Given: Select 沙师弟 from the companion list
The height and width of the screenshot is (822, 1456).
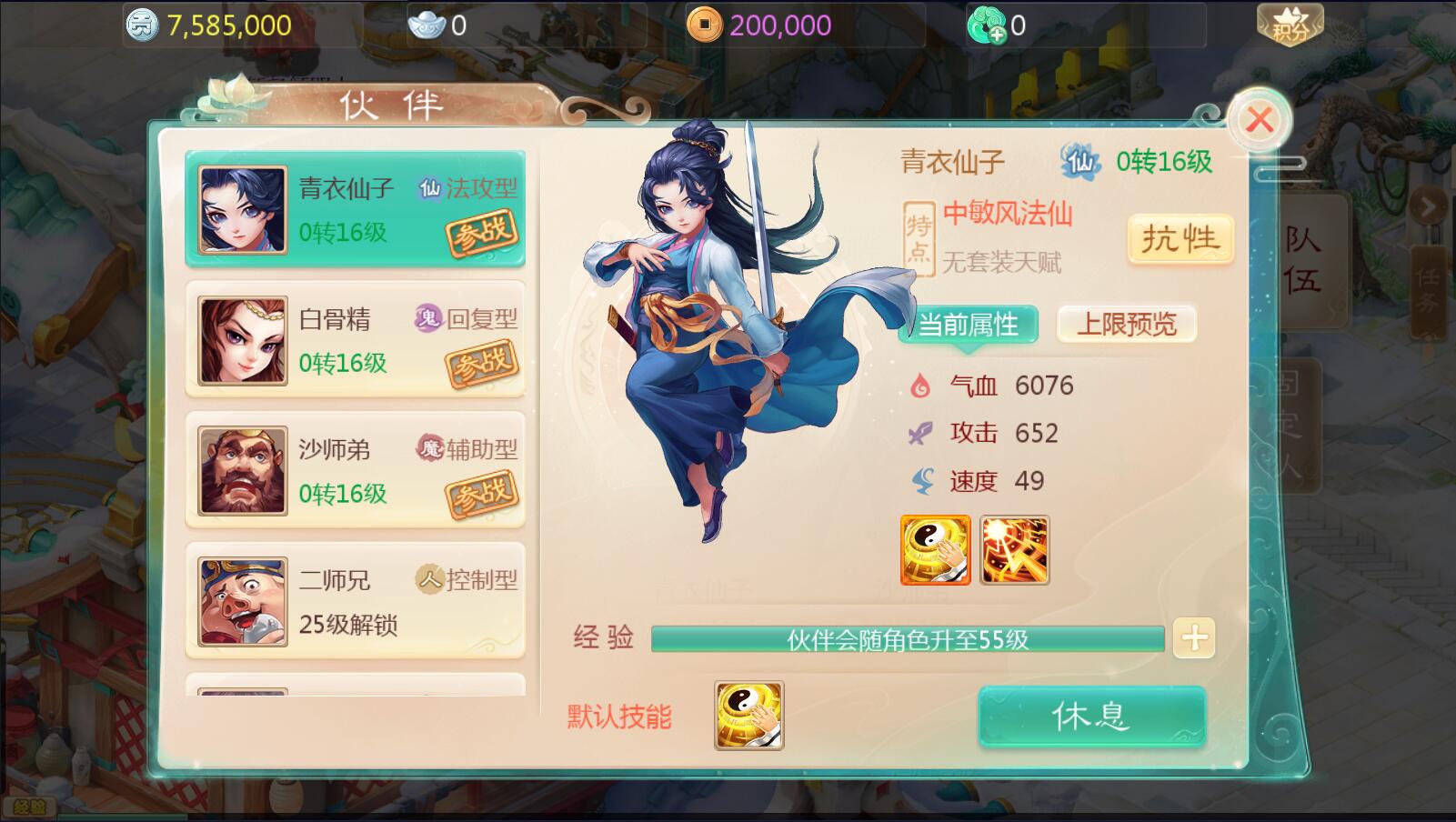Looking at the screenshot, I should [355, 470].
